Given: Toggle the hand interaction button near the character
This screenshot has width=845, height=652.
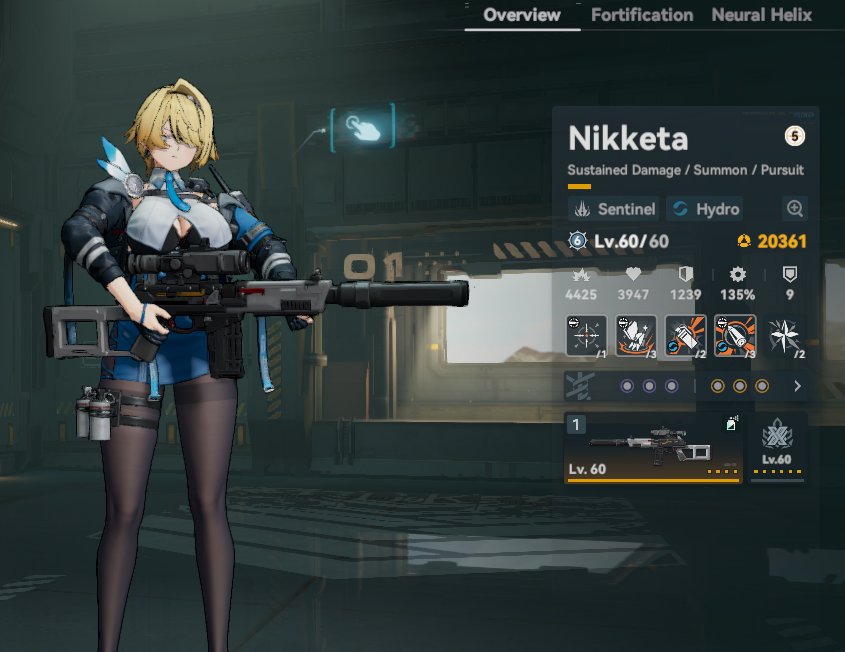Looking at the screenshot, I should coord(363,126).
